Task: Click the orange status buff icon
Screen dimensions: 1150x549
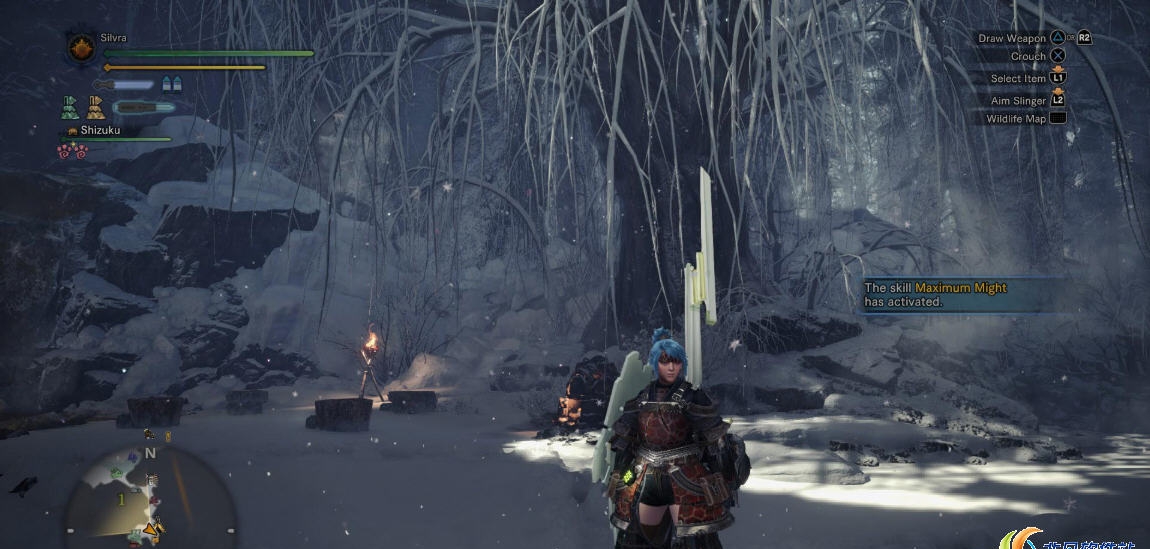Action: point(95,107)
